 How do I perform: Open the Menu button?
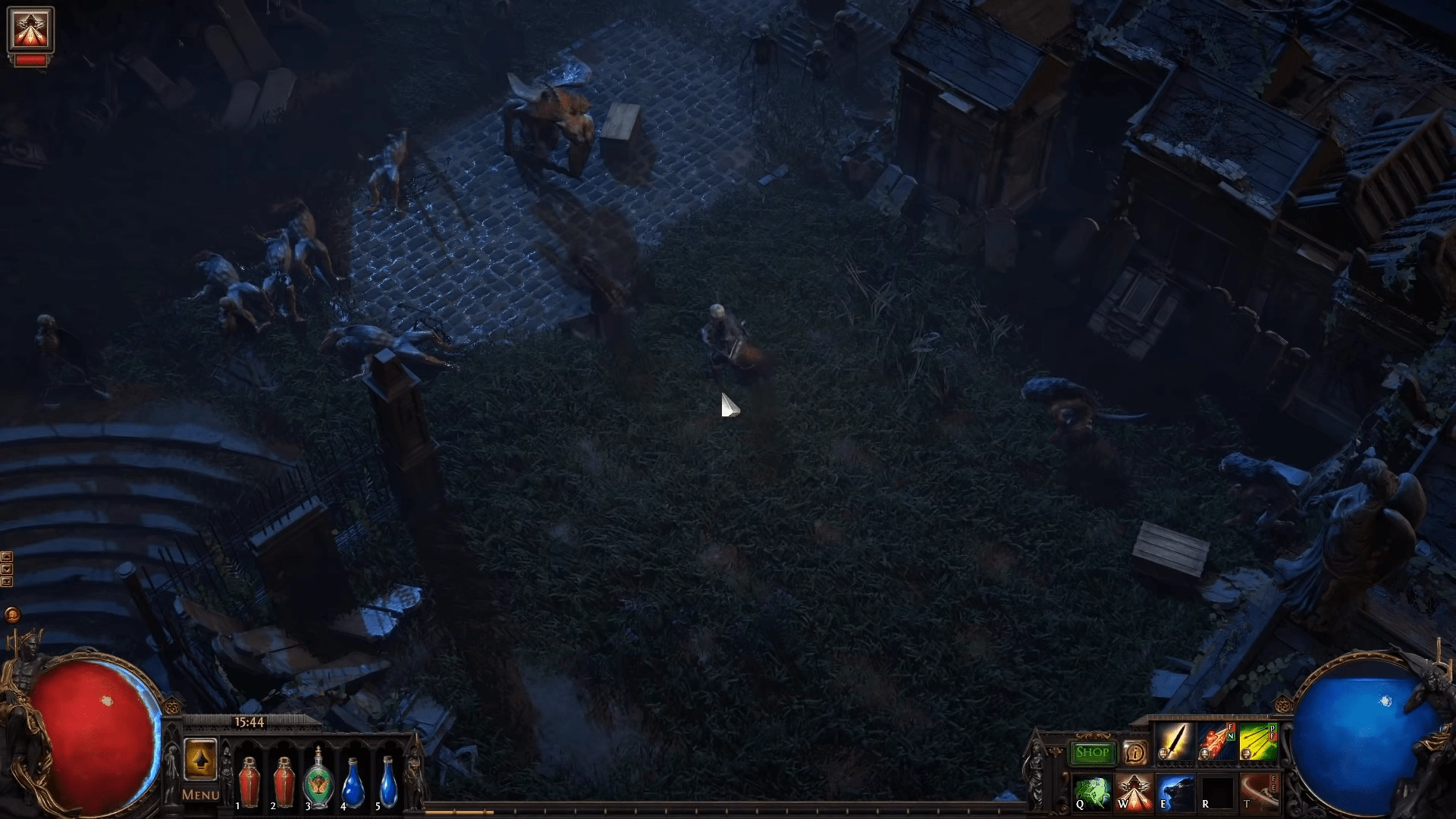click(200, 795)
